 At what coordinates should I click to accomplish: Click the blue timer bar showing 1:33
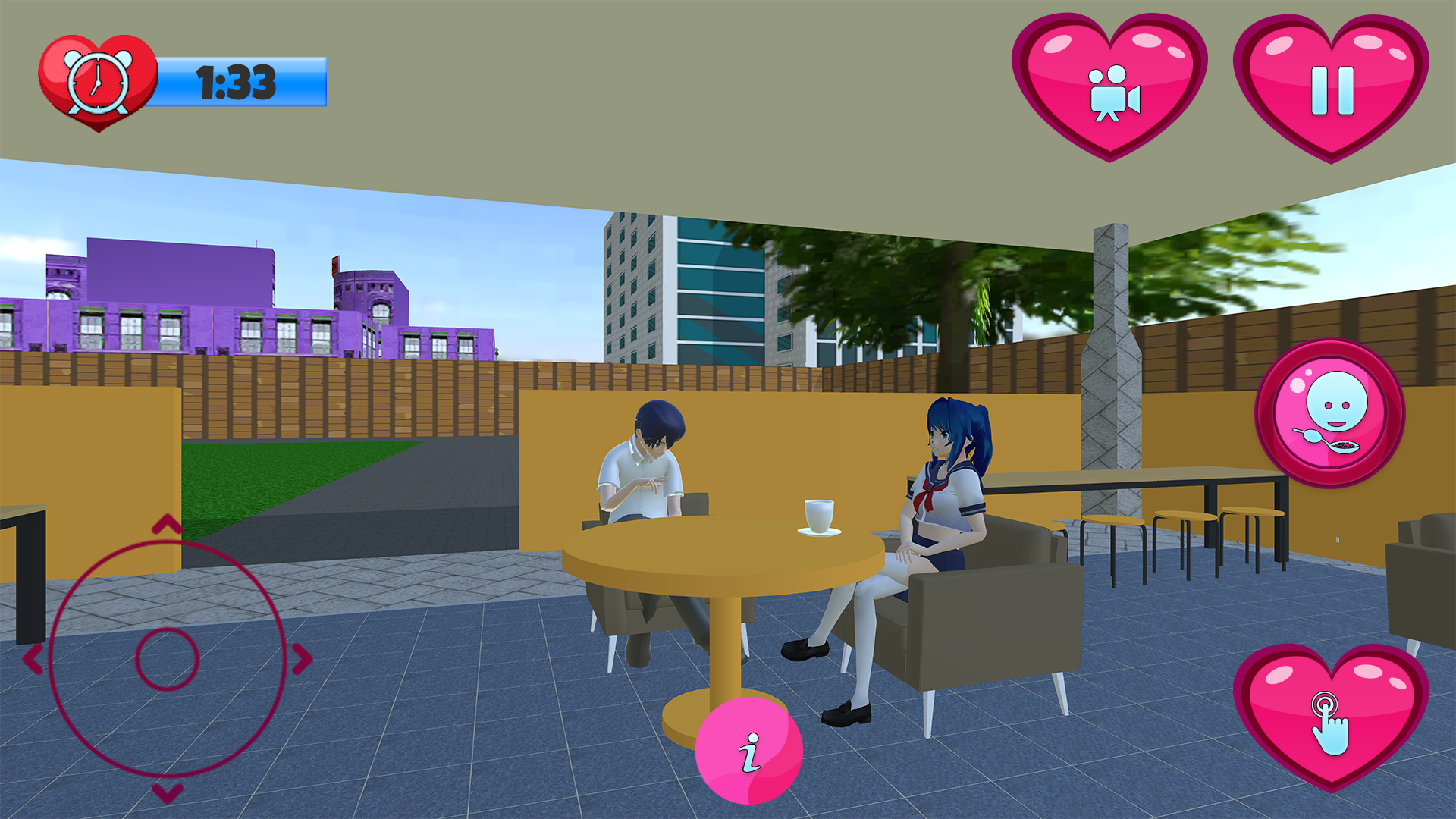click(237, 83)
